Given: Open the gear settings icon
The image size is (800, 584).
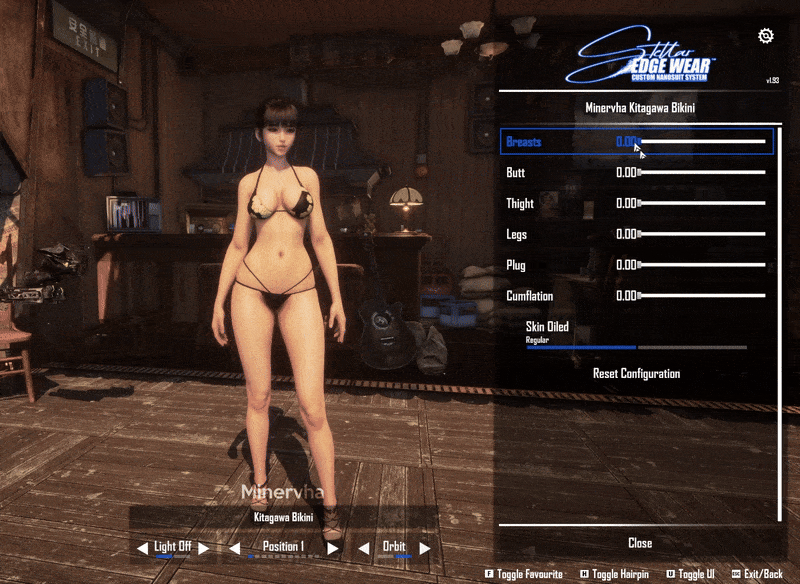Looking at the screenshot, I should [766, 36].
